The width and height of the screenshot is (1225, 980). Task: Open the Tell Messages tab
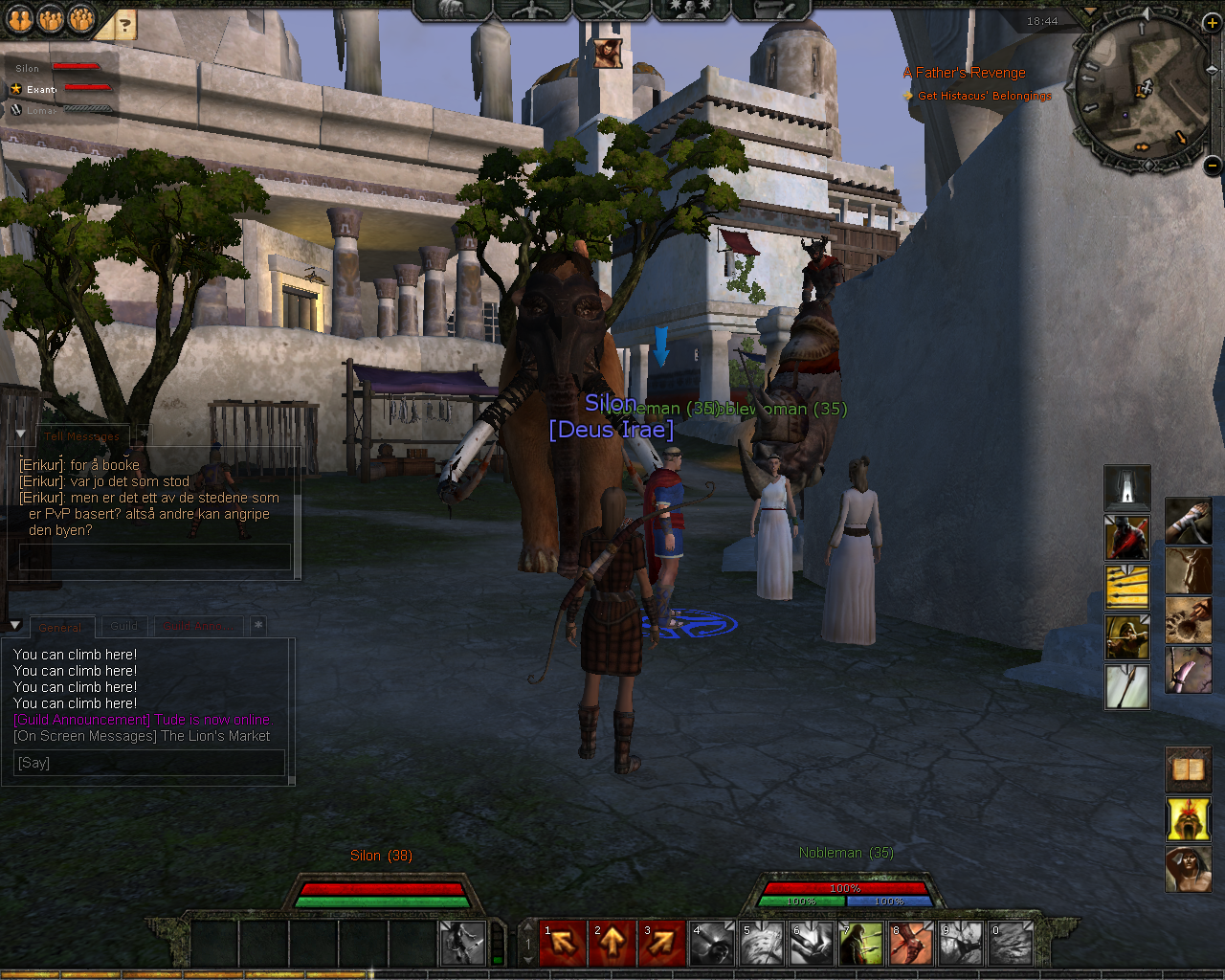click(x=81, y=435)
